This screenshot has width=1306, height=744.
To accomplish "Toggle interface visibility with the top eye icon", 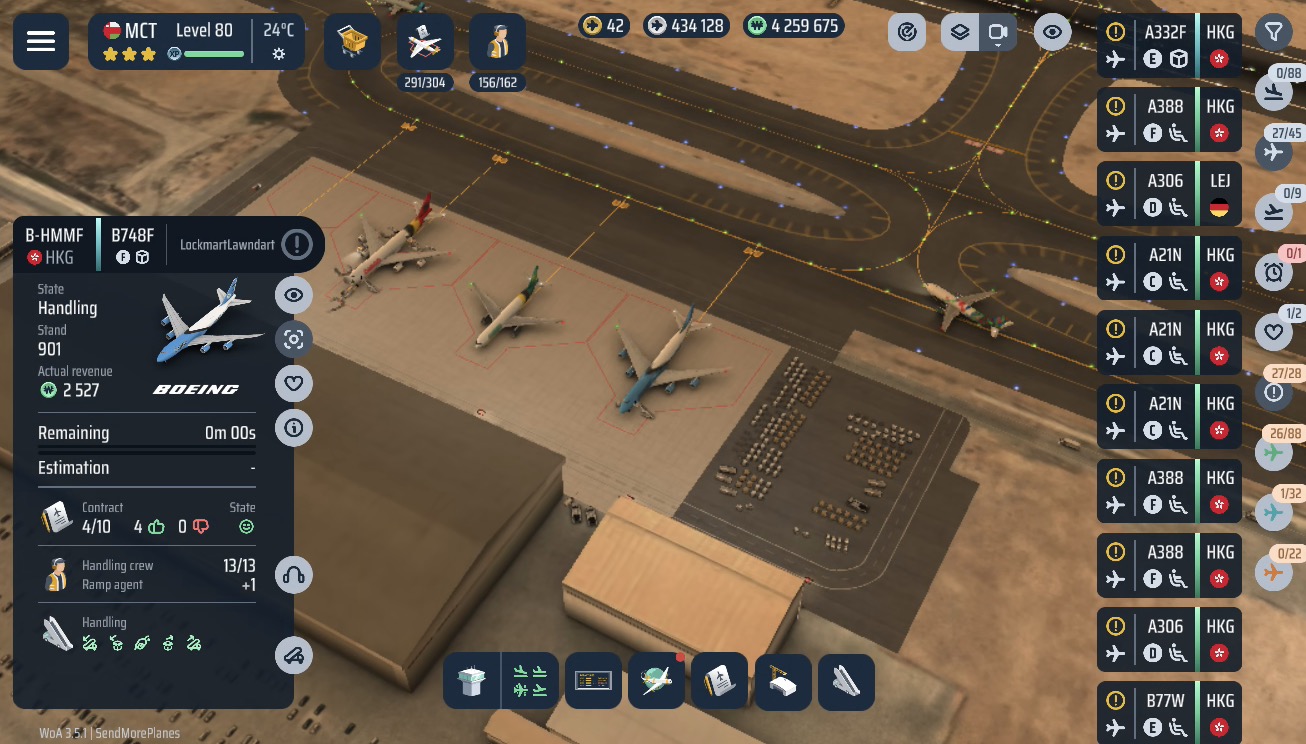I will [x=1052, y=33].
